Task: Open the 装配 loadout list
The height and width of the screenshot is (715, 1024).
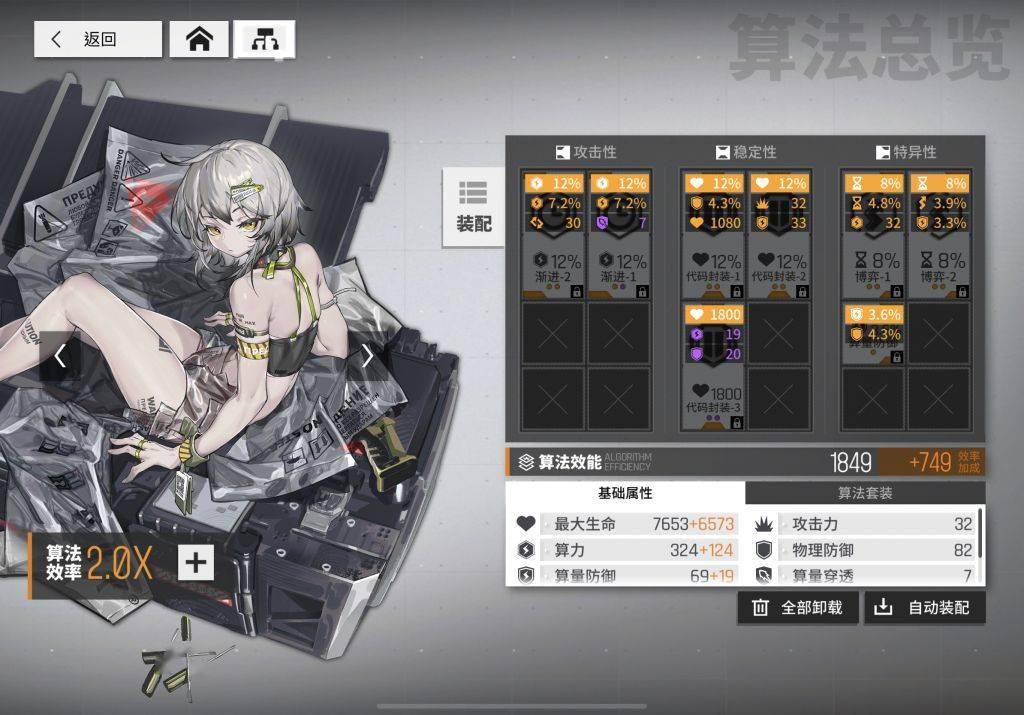Action: [x=473, y=206]
